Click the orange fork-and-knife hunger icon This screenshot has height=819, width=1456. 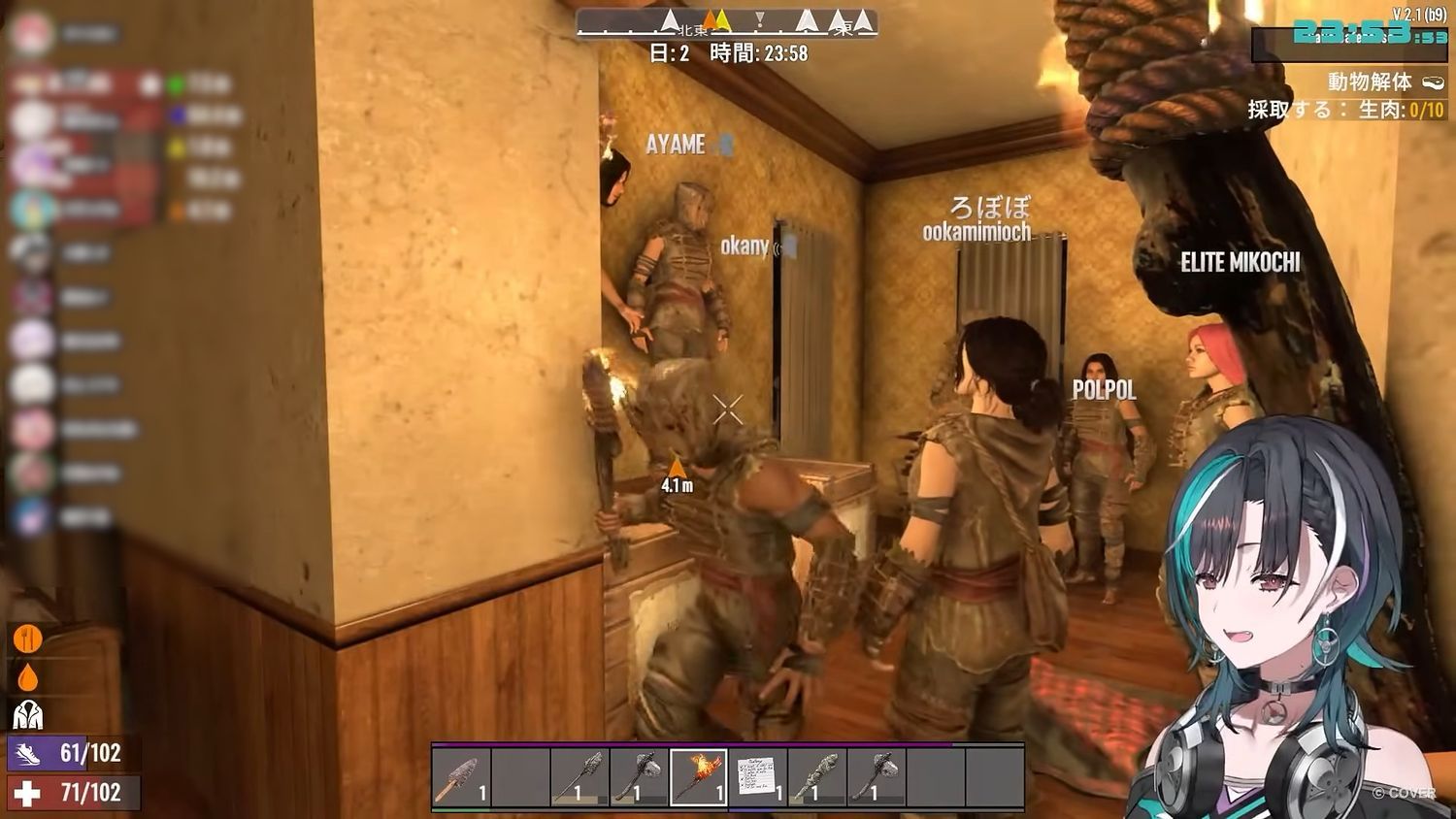pyautogui.click(x=26, y=639)
